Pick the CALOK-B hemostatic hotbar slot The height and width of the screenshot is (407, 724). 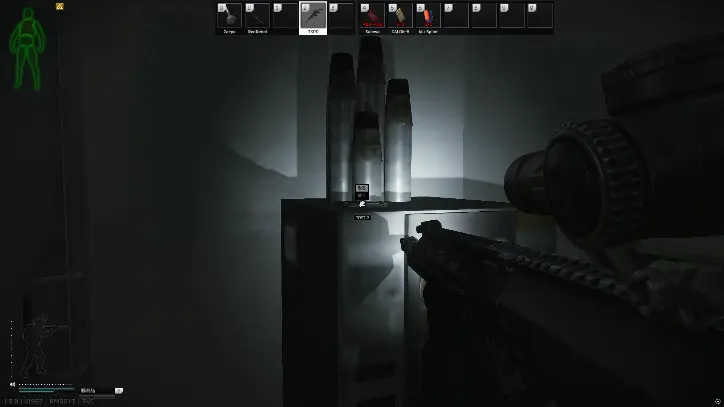point(399,17)
